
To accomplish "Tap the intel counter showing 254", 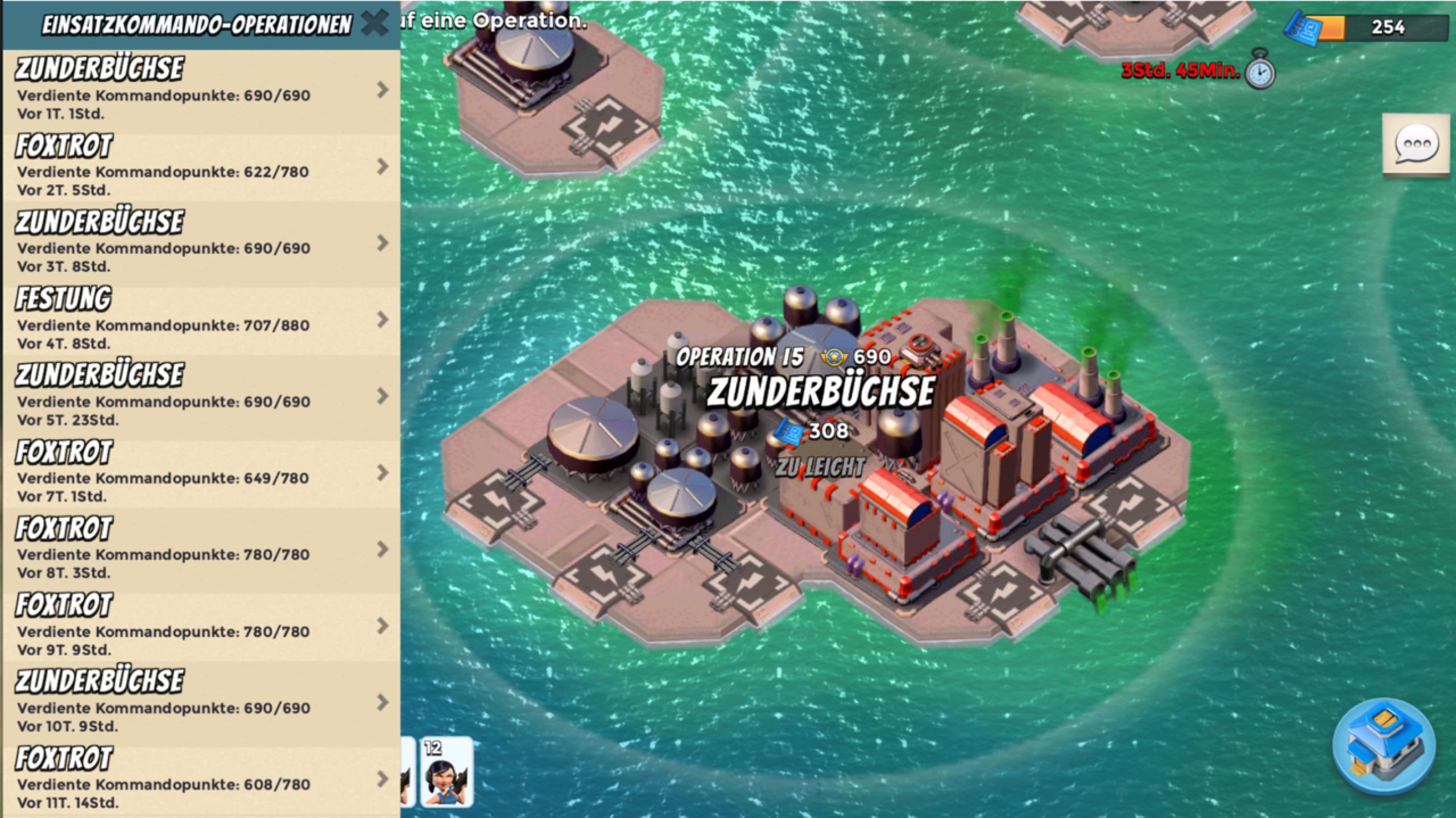I will (1371, 27).
